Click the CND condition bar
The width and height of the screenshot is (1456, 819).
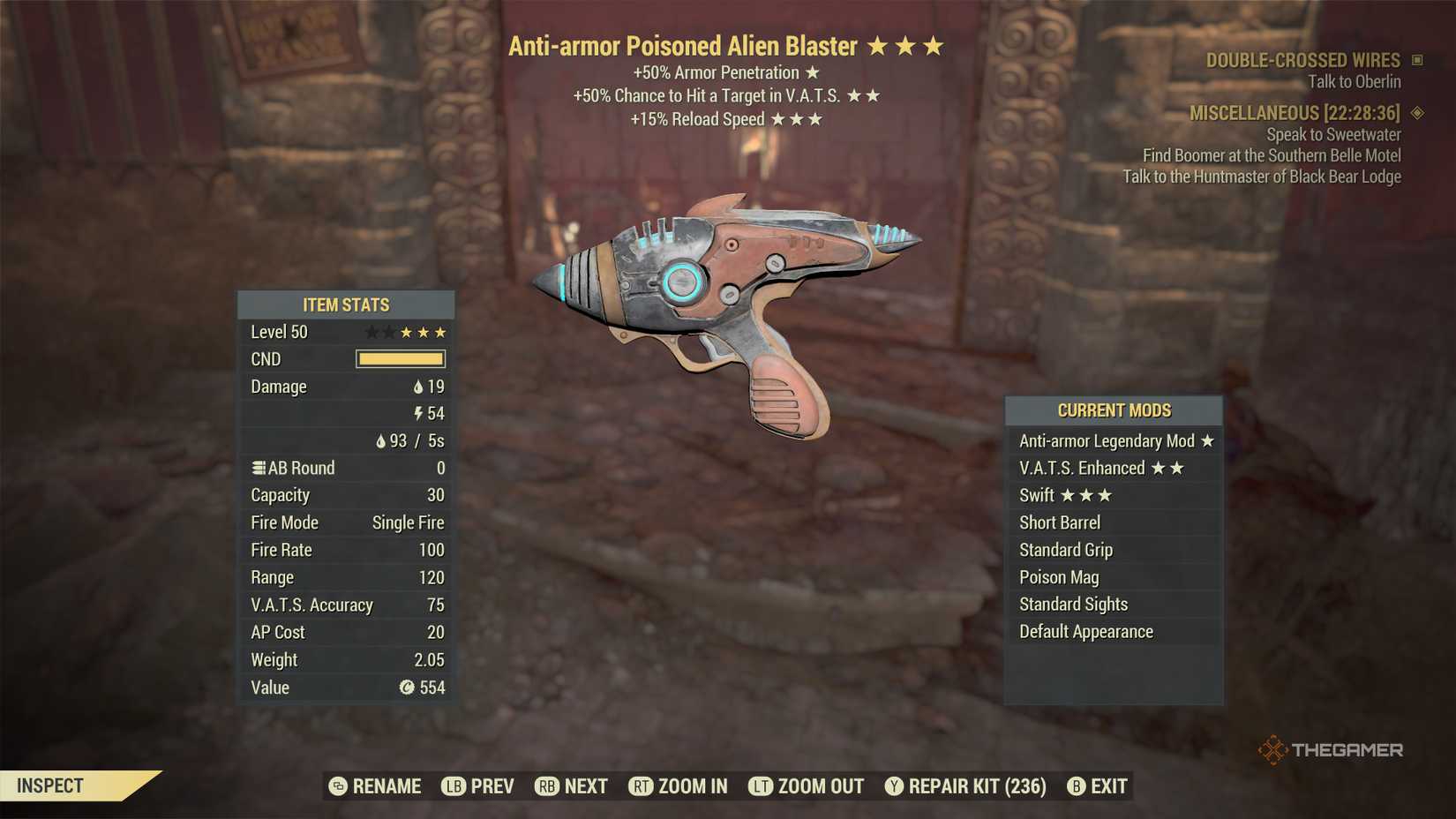(399, 359)
